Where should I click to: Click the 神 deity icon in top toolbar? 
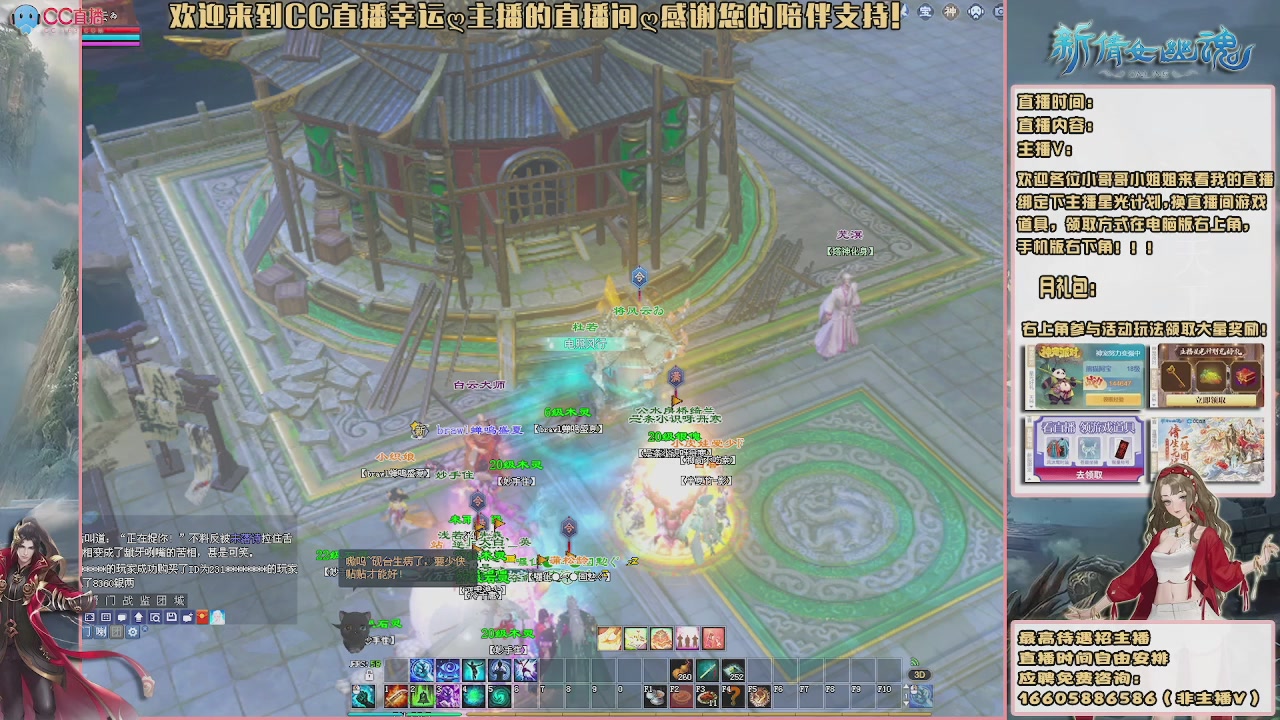[x=950, y=11]
